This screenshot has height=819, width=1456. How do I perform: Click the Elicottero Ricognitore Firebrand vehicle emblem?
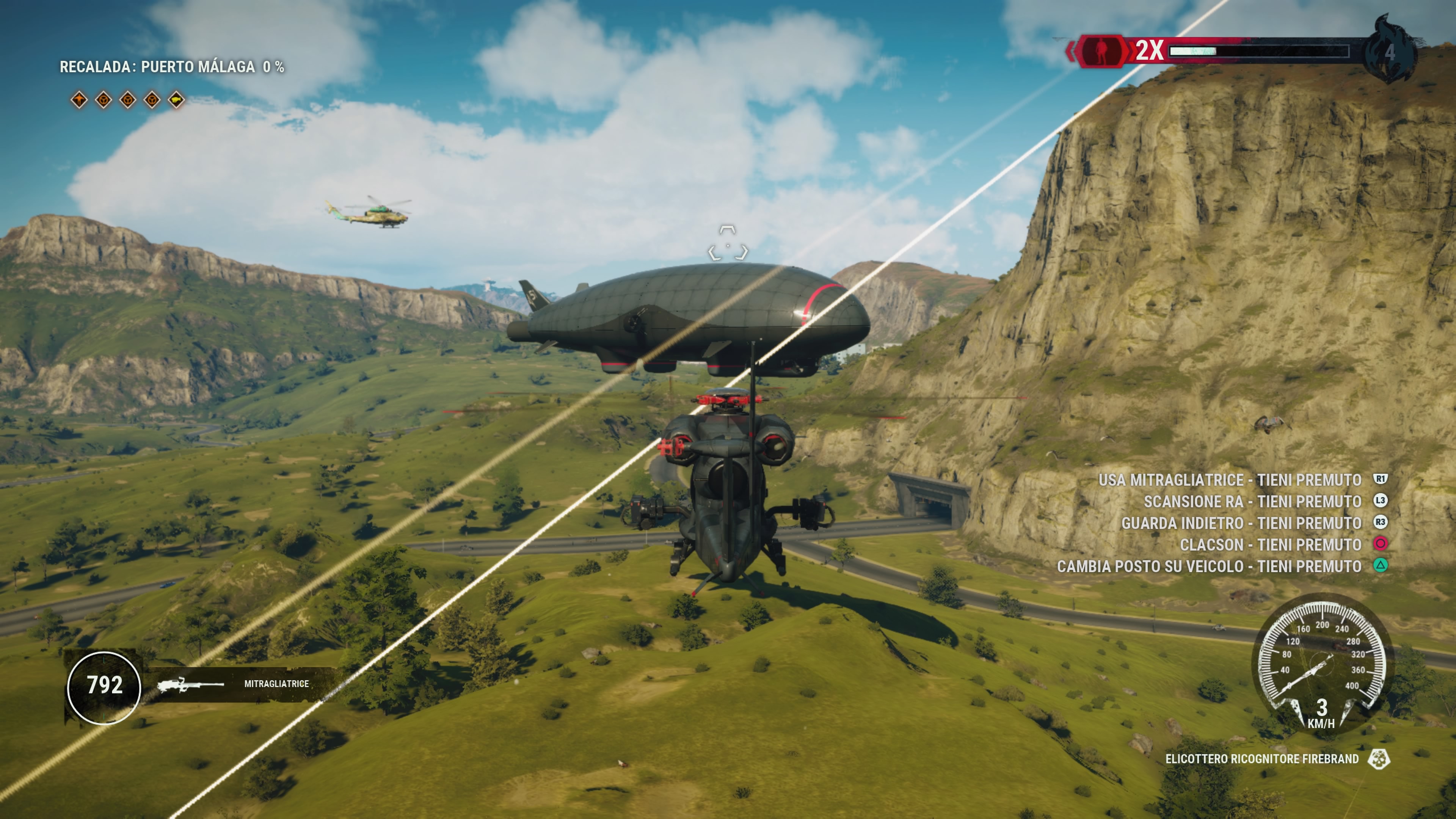point(1379,759)
